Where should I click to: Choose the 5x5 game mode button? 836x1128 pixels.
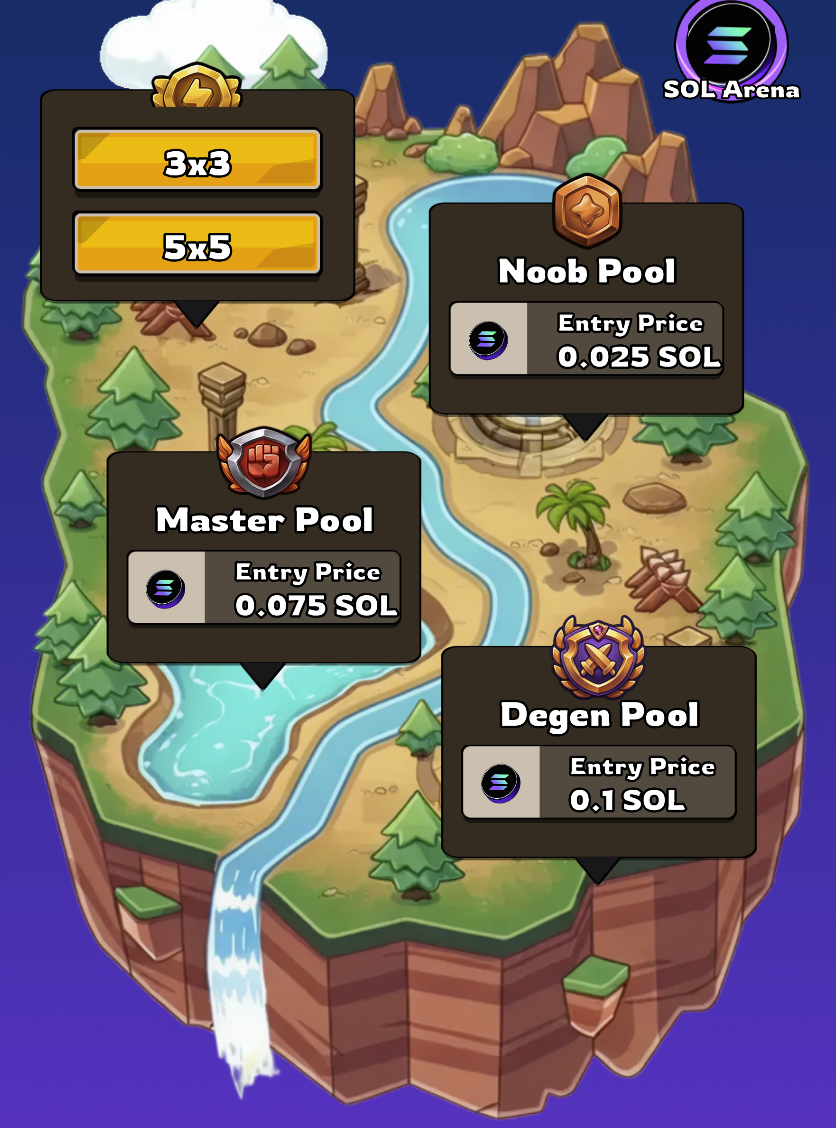coord(197,244)
